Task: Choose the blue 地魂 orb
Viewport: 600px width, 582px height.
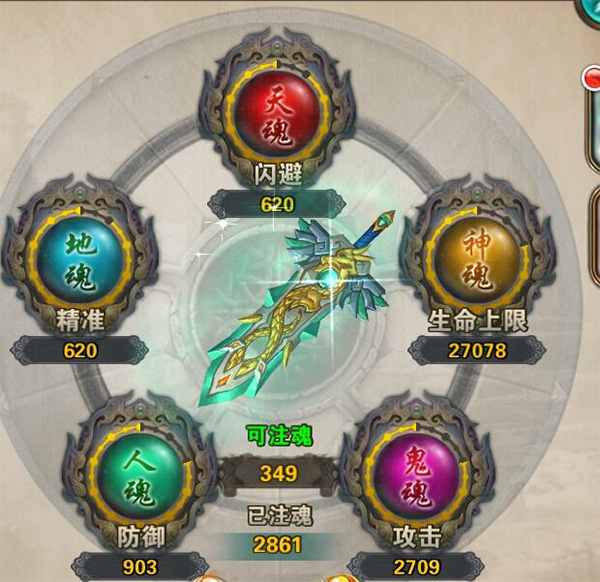Action: pos(80,259)
